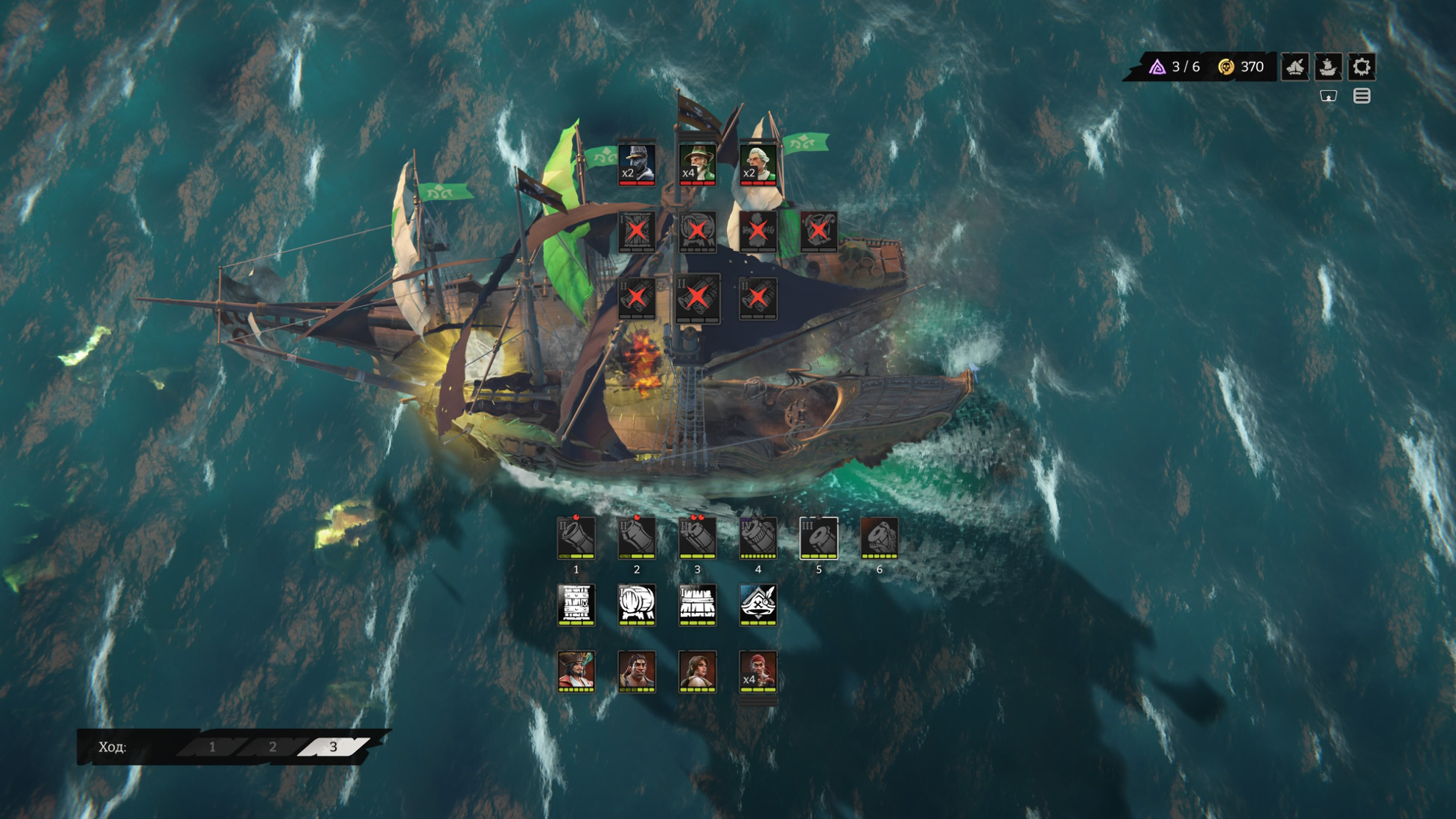The image size is (1456, 819).
Task: Choose cannon slot 3 with two red dots
Action: [697, 537]
